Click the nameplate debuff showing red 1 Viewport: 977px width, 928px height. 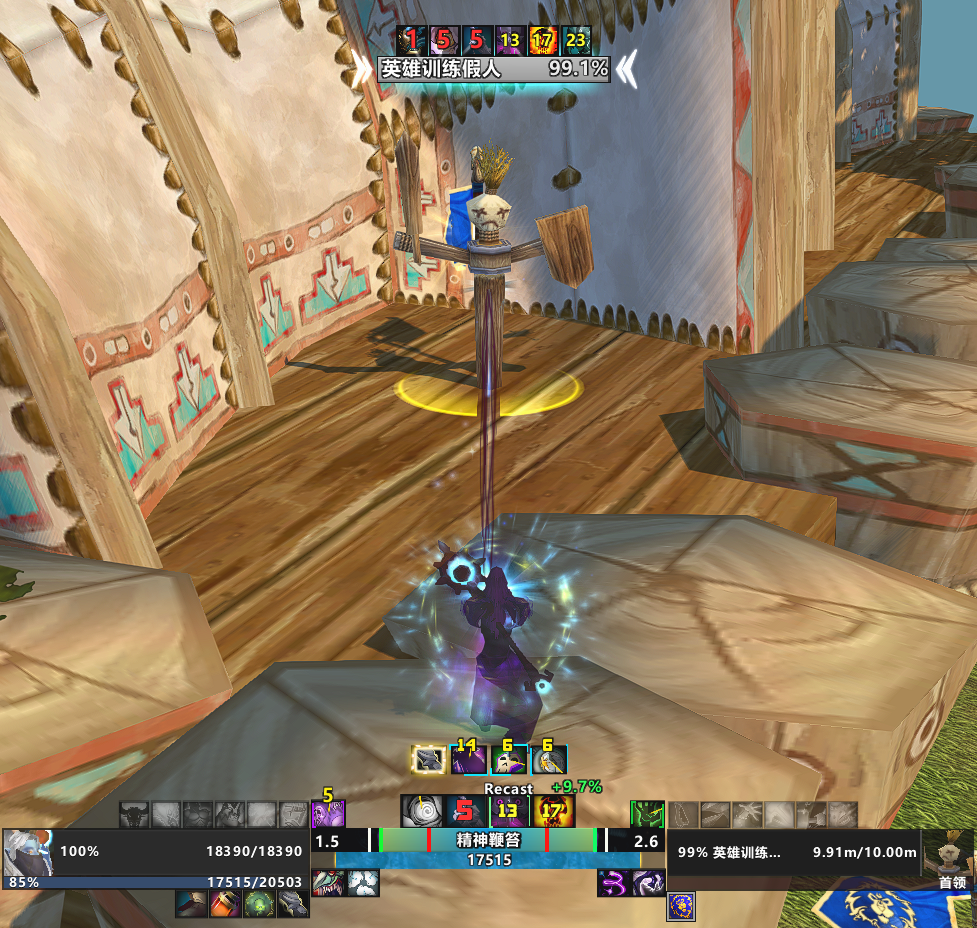409,41
